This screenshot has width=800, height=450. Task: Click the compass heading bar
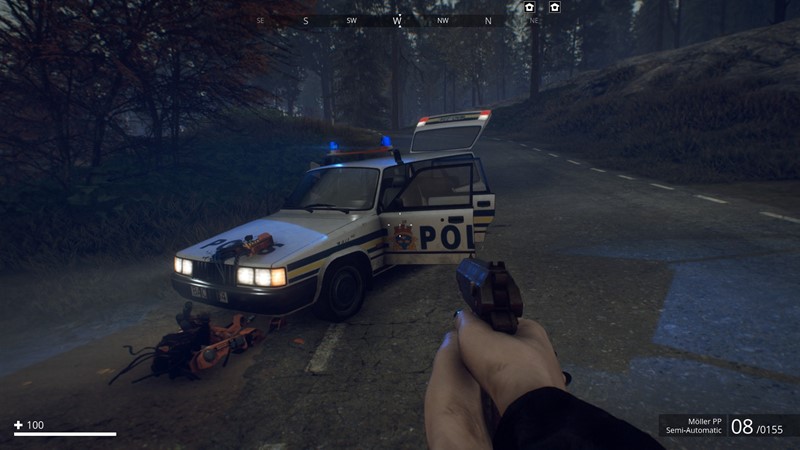(x=398, y=20)
